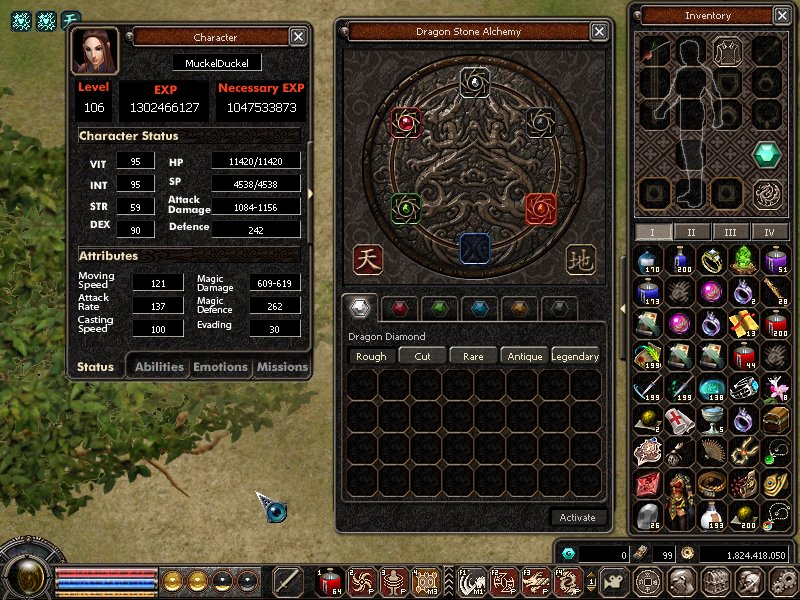This screenshot has width=800, height=600.
Task: Switch to the red dragon ruby tab
Action: click(400, 308)
